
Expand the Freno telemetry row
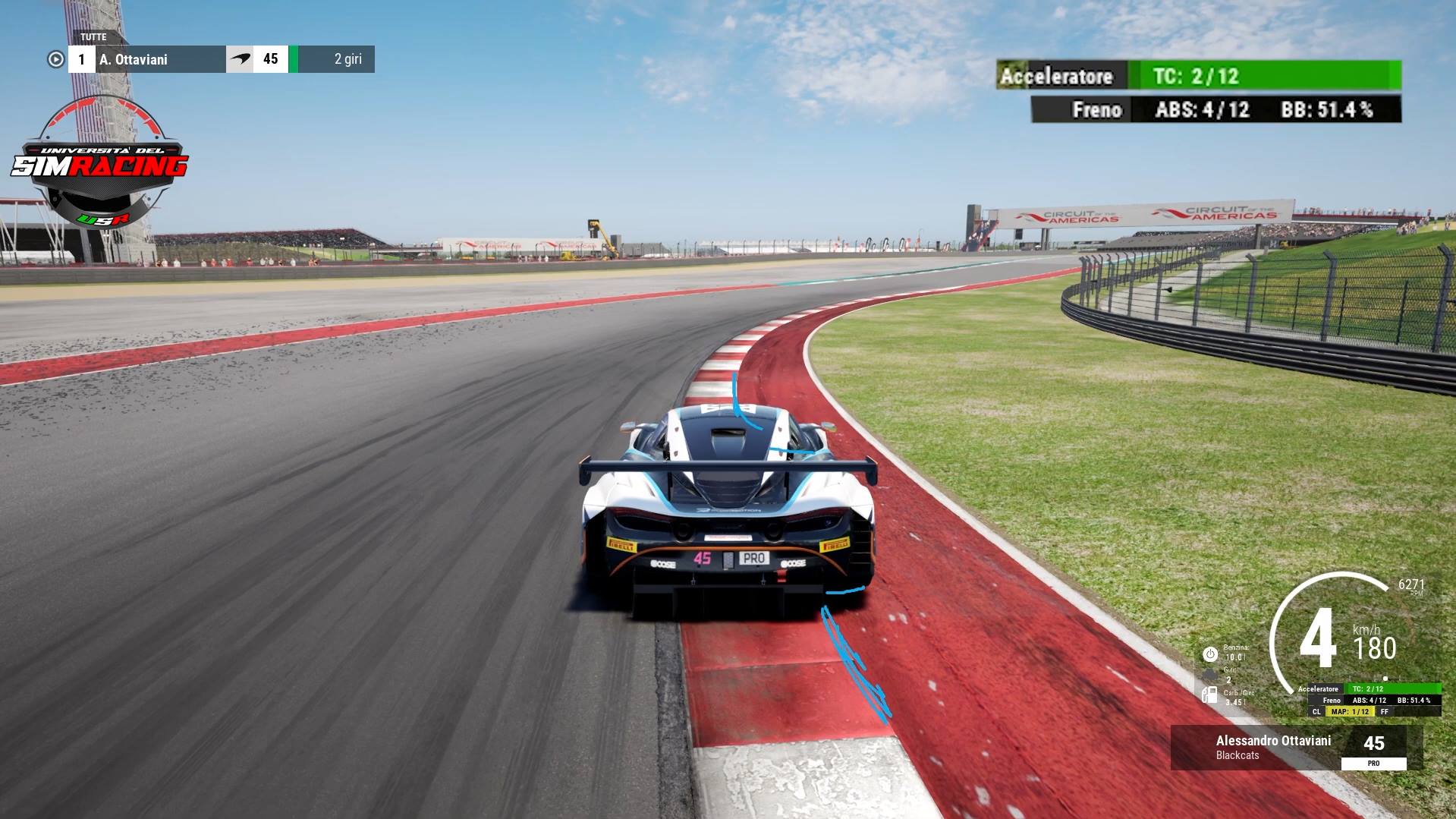coord(1096,110)
